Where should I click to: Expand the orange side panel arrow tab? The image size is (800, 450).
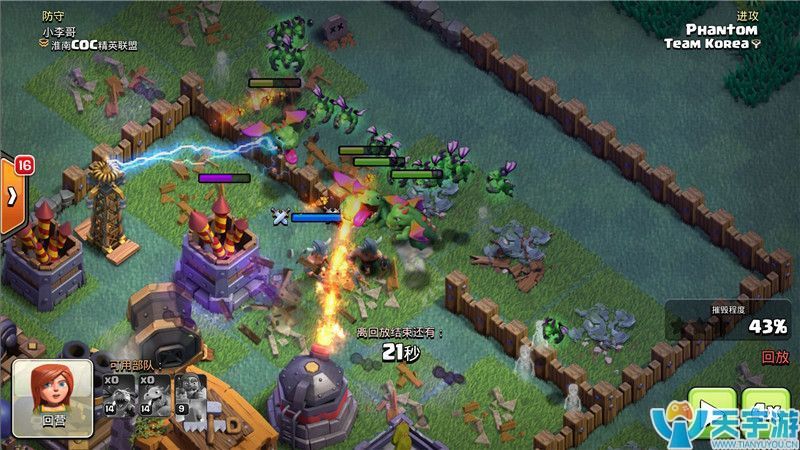tap(11, 195)
